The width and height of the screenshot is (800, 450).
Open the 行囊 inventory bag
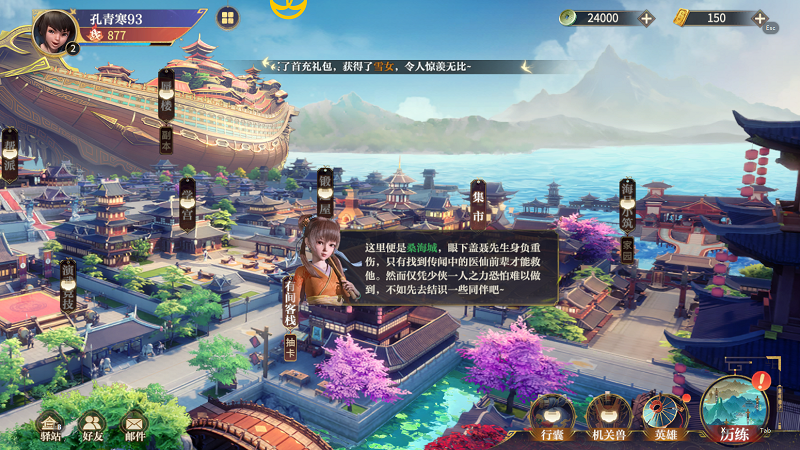(552, 414)
